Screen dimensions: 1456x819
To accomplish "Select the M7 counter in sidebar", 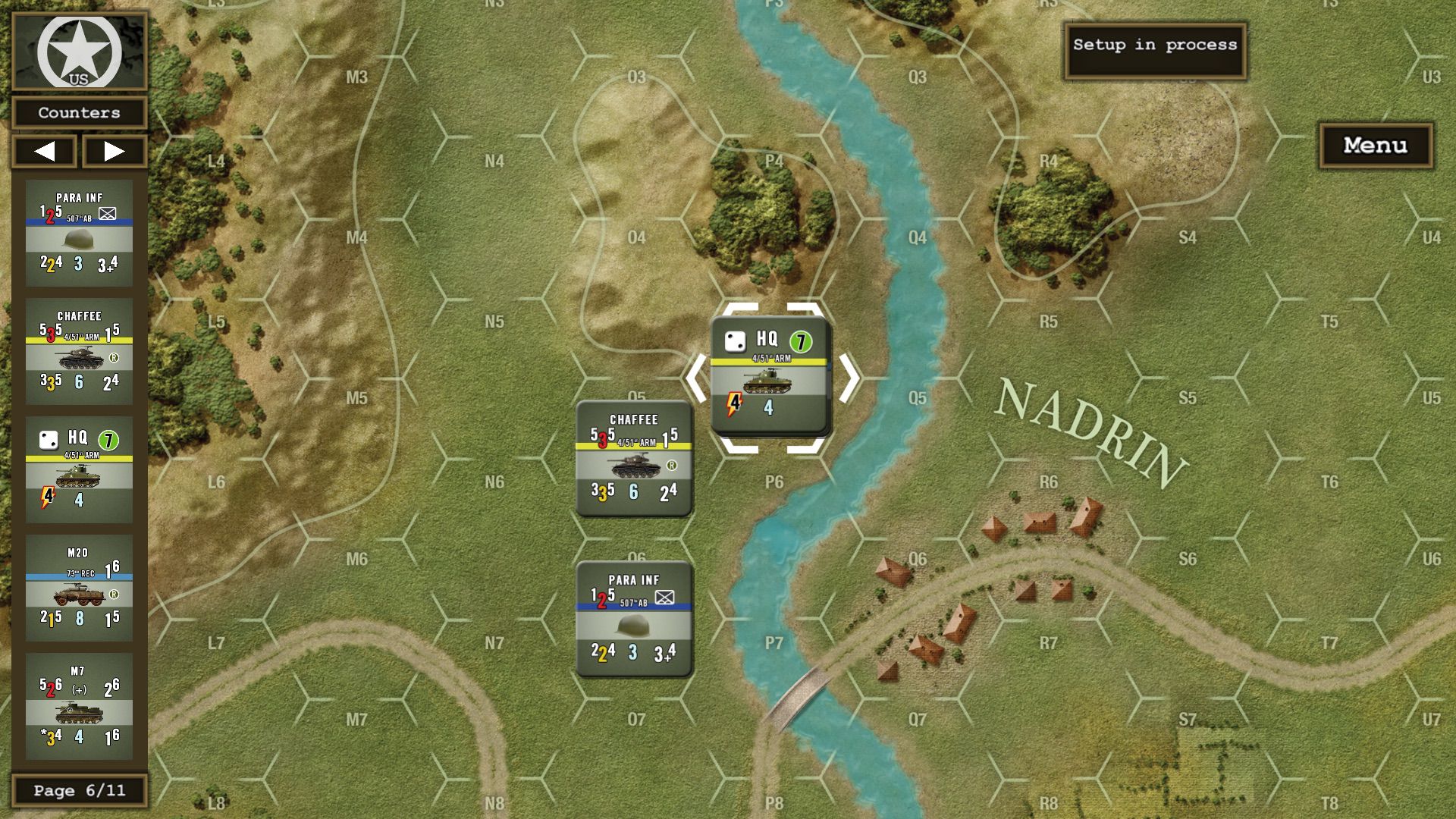I will click(x=79, y=706).
